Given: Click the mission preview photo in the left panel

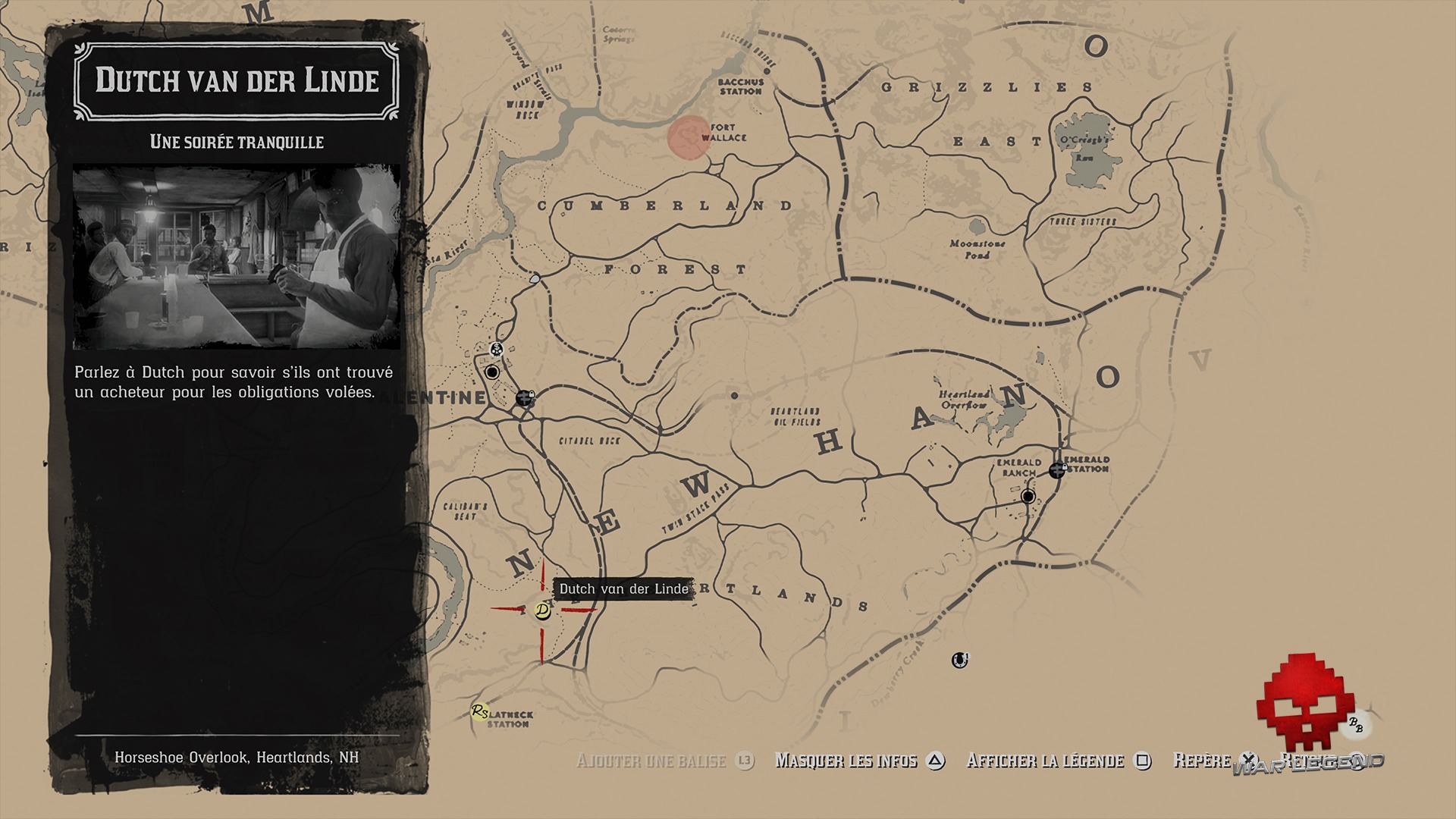Looking at the screenshot, I should (239, 254).
